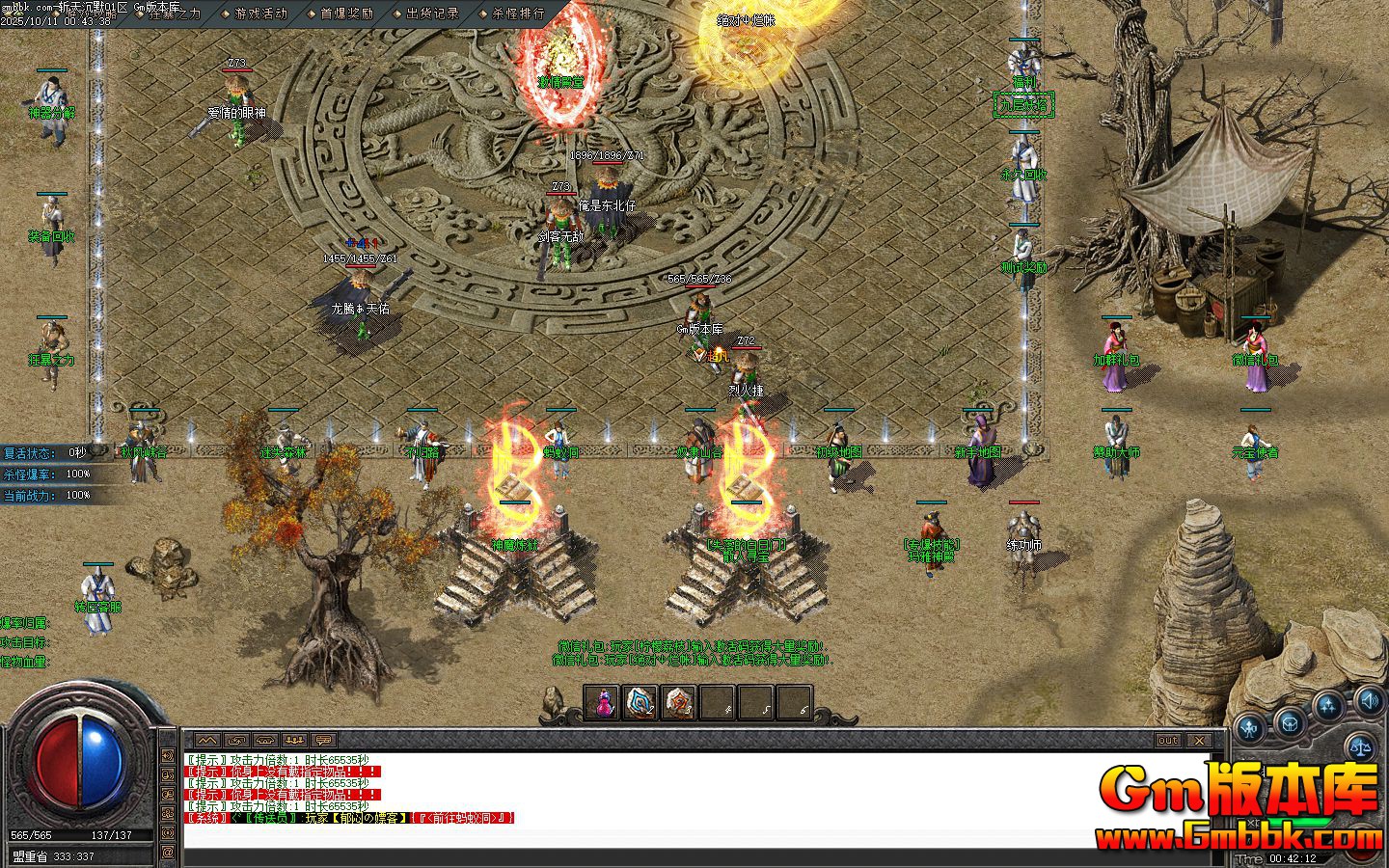
Task: Open the 游戏活动 menu
Action: [260, 14]
